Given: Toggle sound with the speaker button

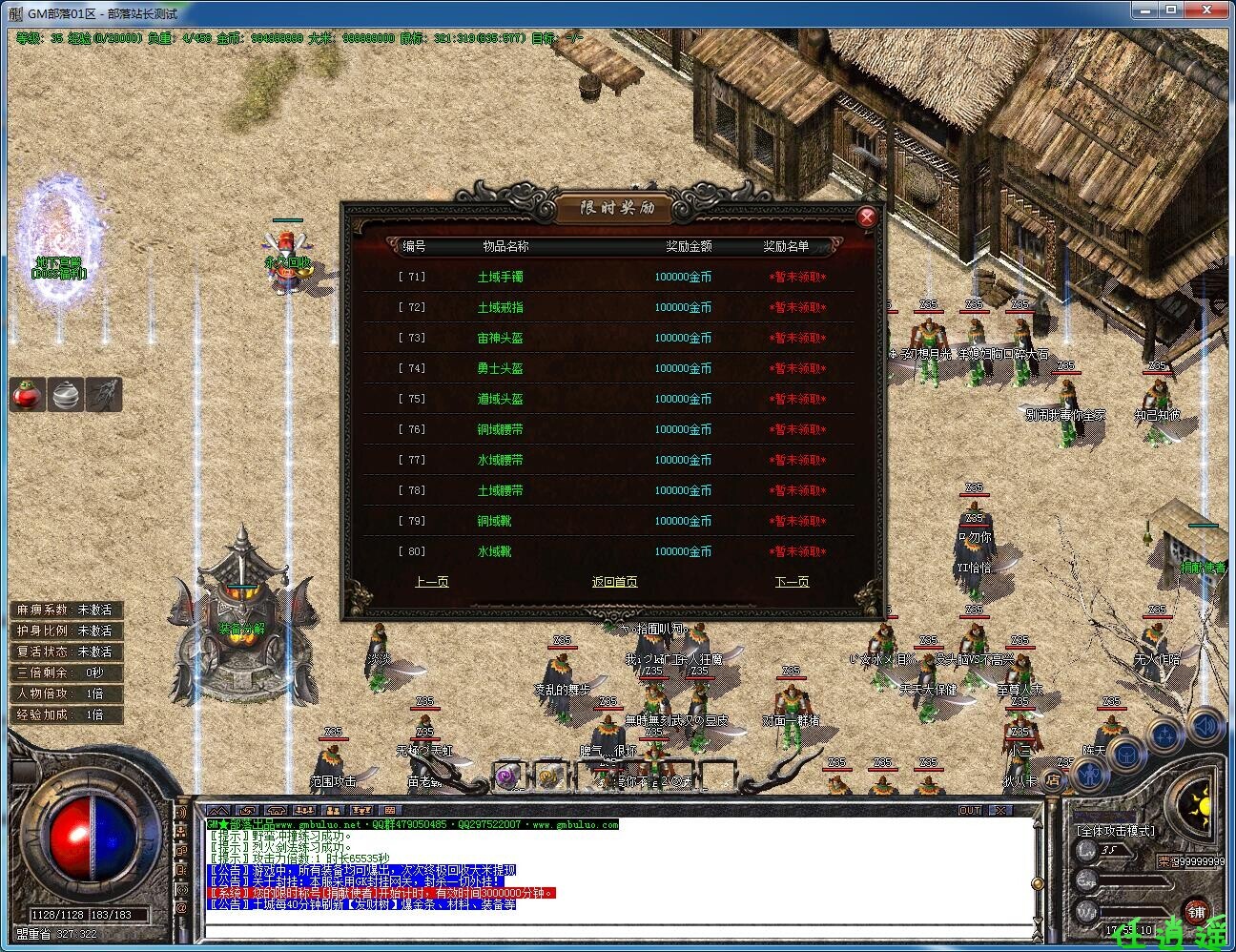Looking at the screenshot, I should click(1205, 727).
